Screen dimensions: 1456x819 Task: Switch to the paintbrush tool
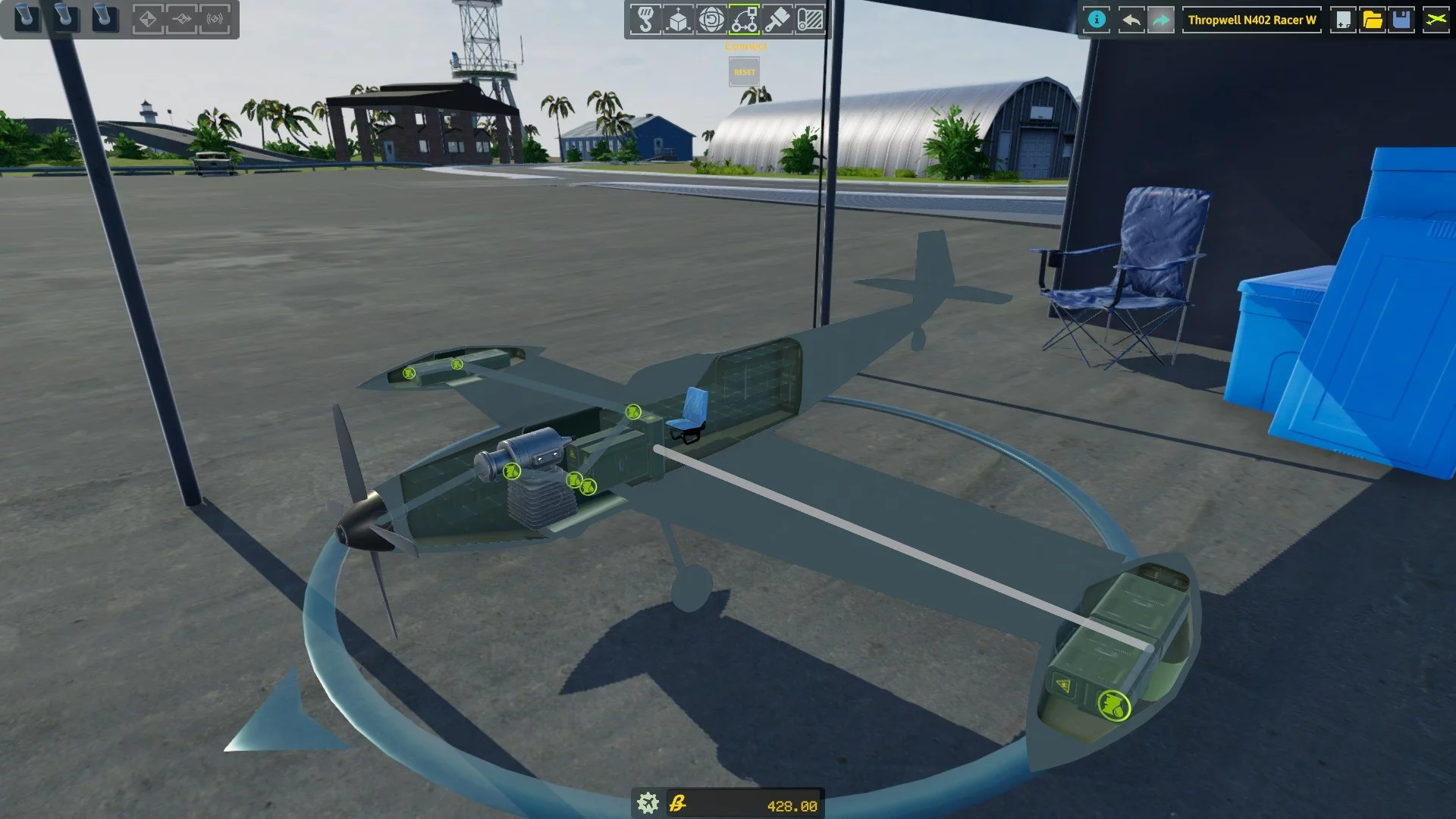pos(777,20)
